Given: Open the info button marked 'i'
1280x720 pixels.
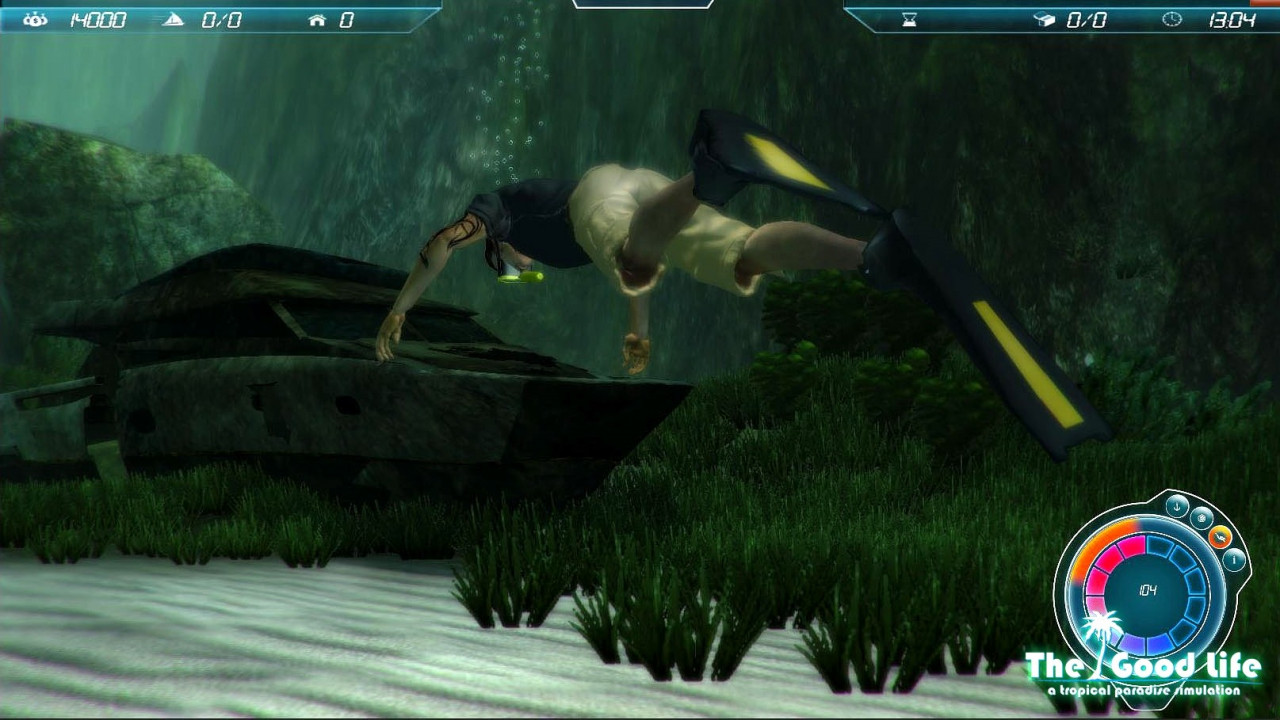Looking at the screenshot, I should [1234, 560].
